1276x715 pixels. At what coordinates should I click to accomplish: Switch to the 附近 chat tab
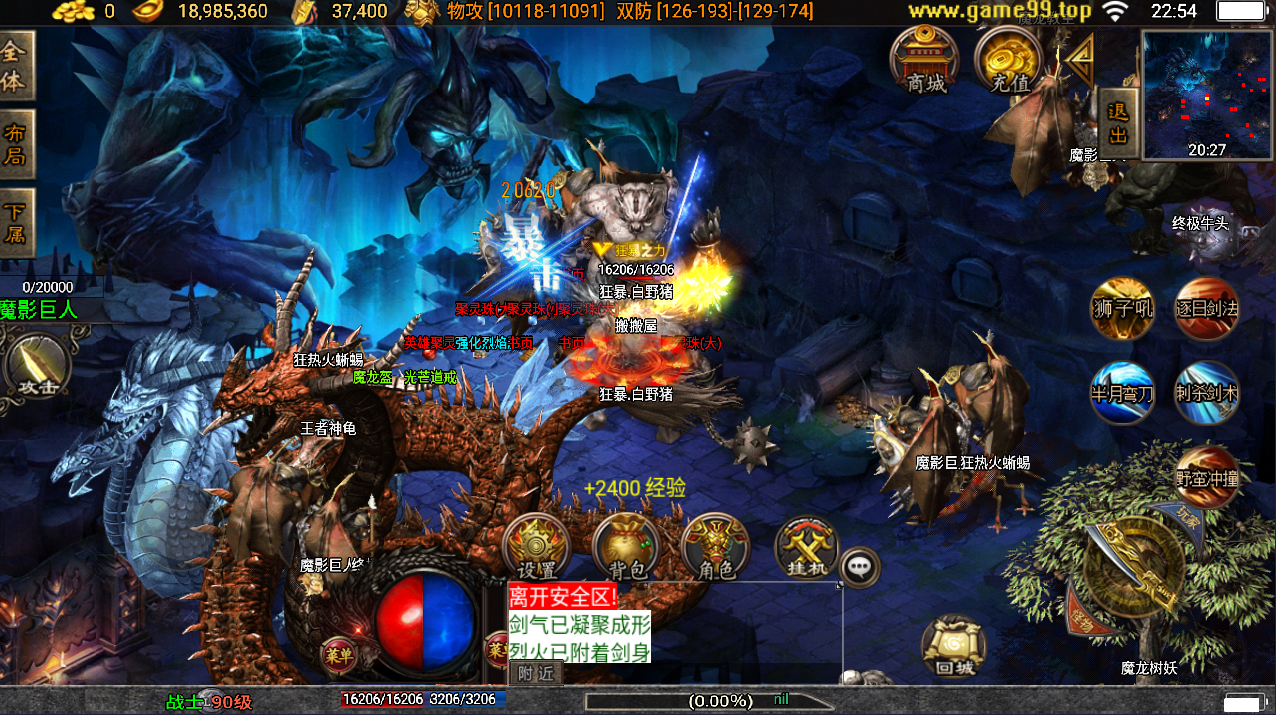coord(535,674)
